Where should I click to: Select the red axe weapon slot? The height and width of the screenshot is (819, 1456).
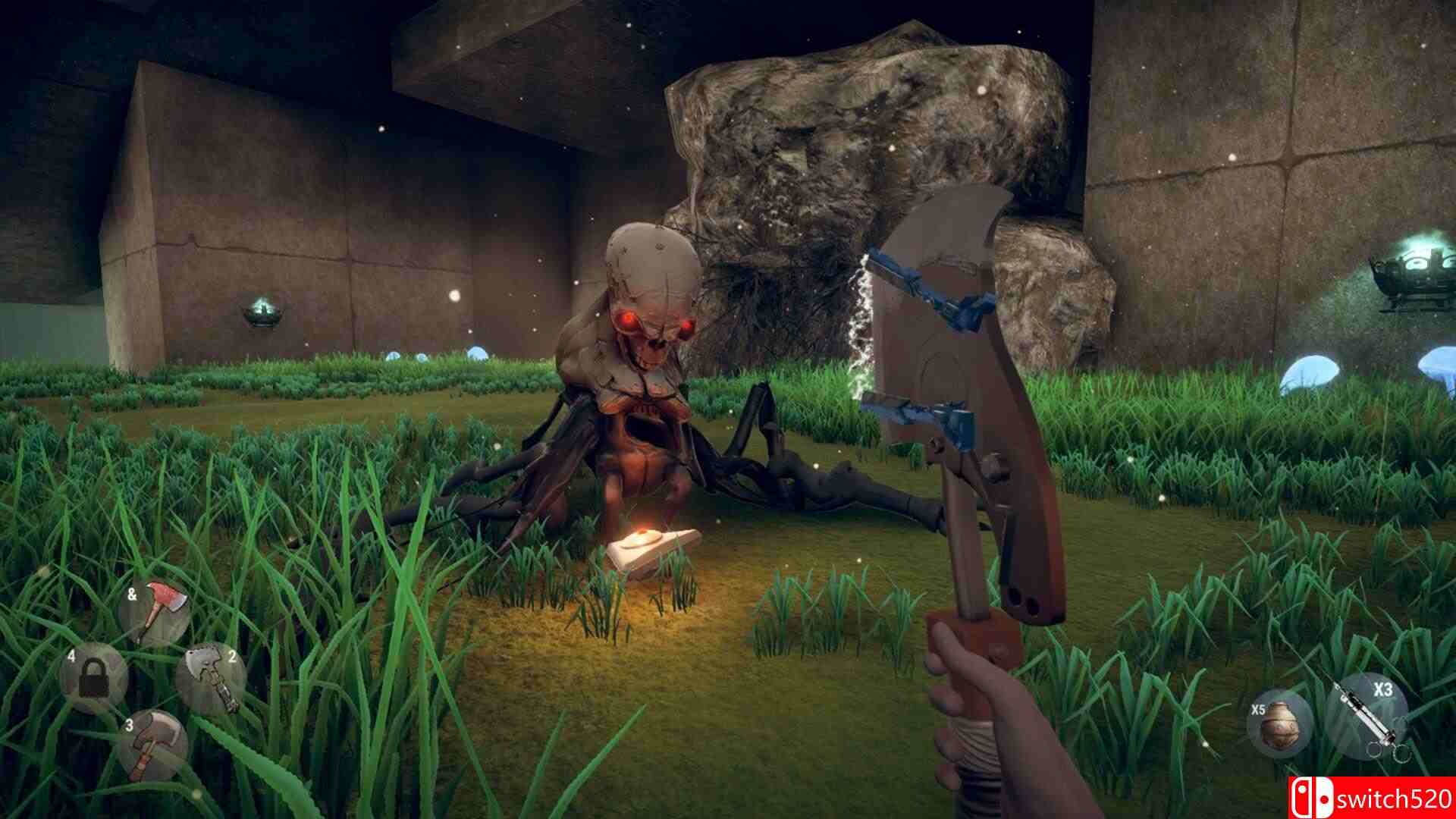pos(157,613)
